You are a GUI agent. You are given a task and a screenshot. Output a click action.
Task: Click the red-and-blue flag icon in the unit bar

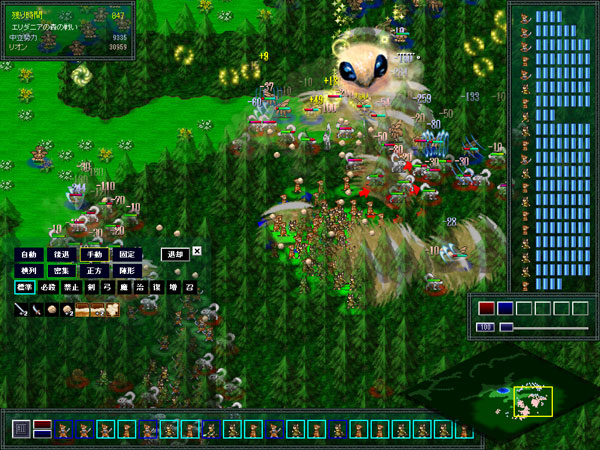pyautogui.click(x=42, y=429)
